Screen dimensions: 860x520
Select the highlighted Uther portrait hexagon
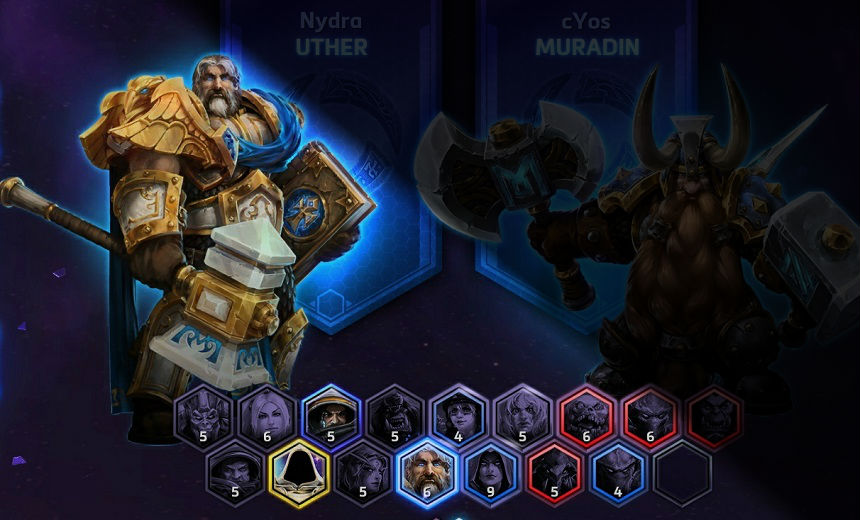click(x=427, y=468)
